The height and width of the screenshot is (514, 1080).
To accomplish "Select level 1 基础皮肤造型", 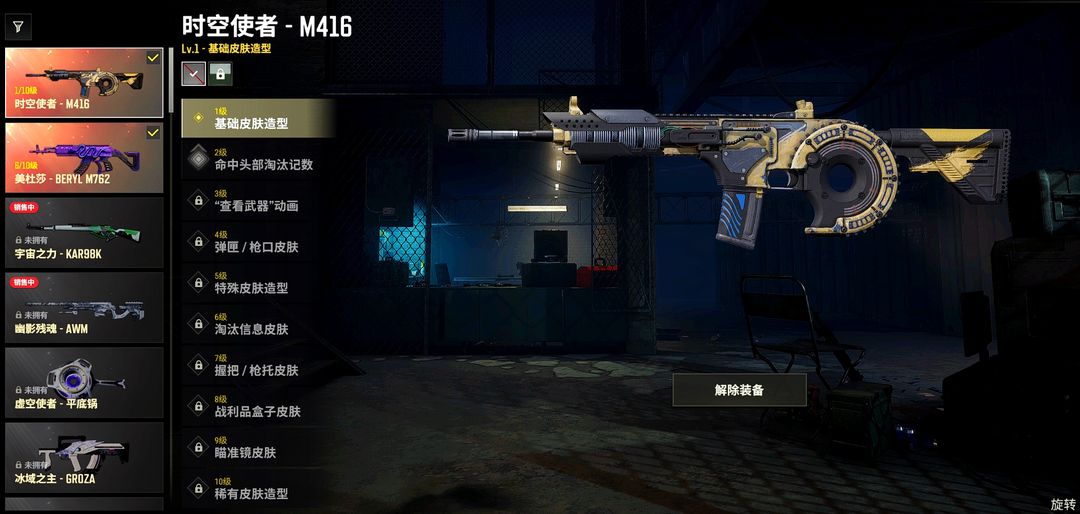I will click(257, 118).
